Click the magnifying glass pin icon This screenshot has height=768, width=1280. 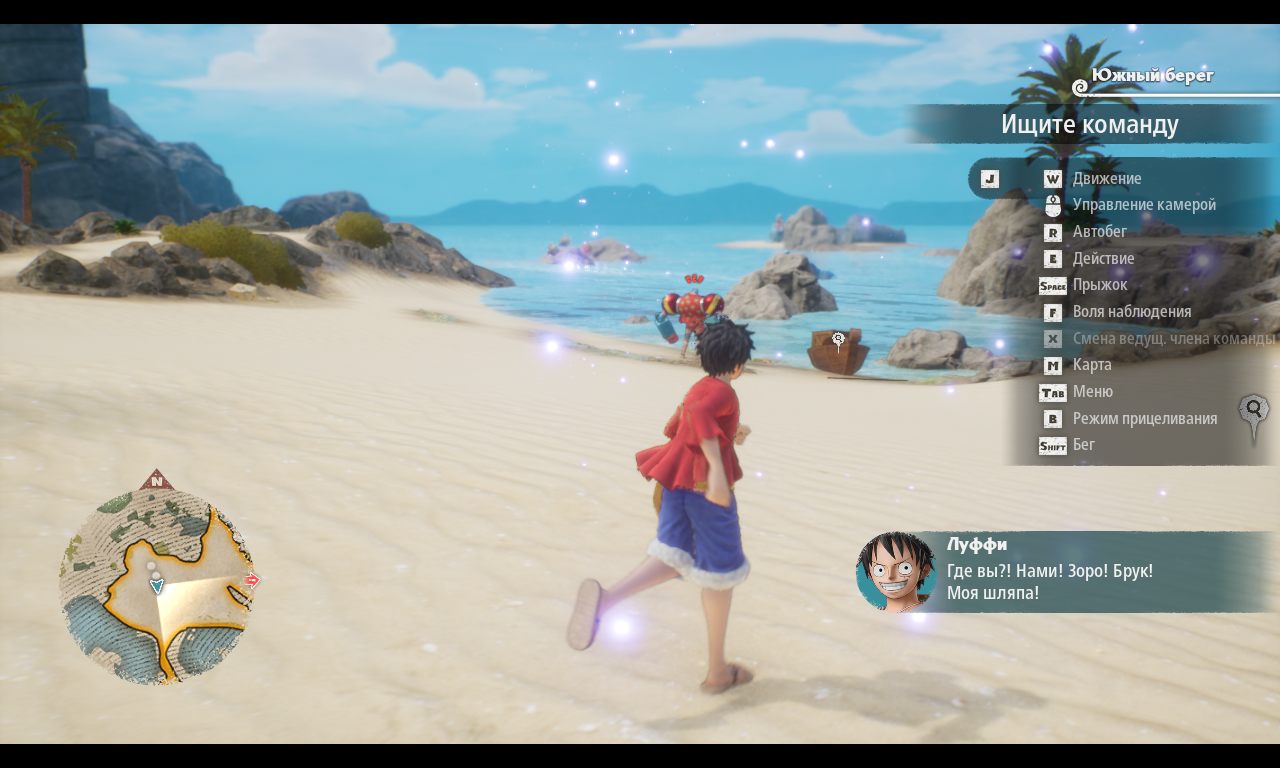click(1253, 414)
